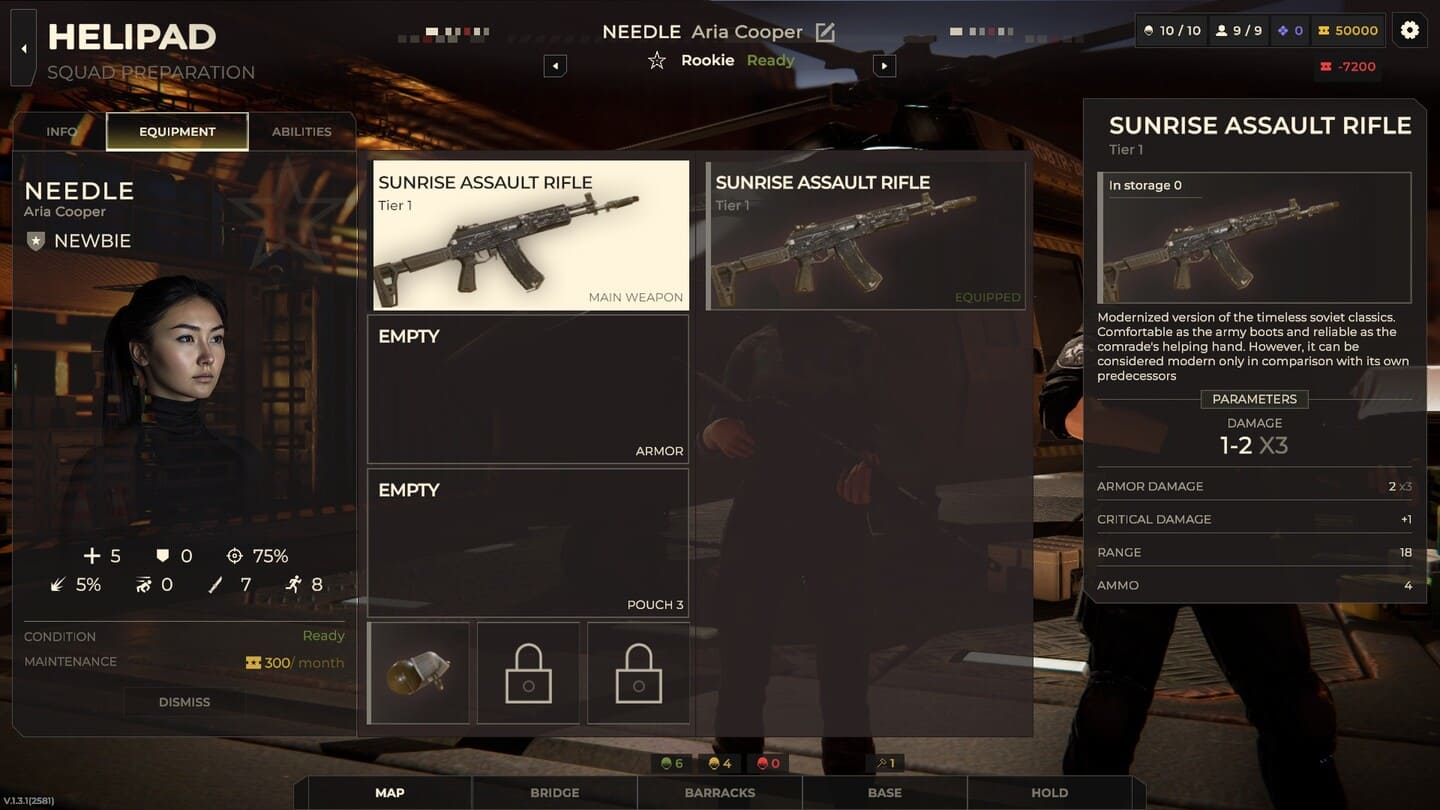Switch to the next squad member
The image size is (1440, 810).
tap(883, 66)
